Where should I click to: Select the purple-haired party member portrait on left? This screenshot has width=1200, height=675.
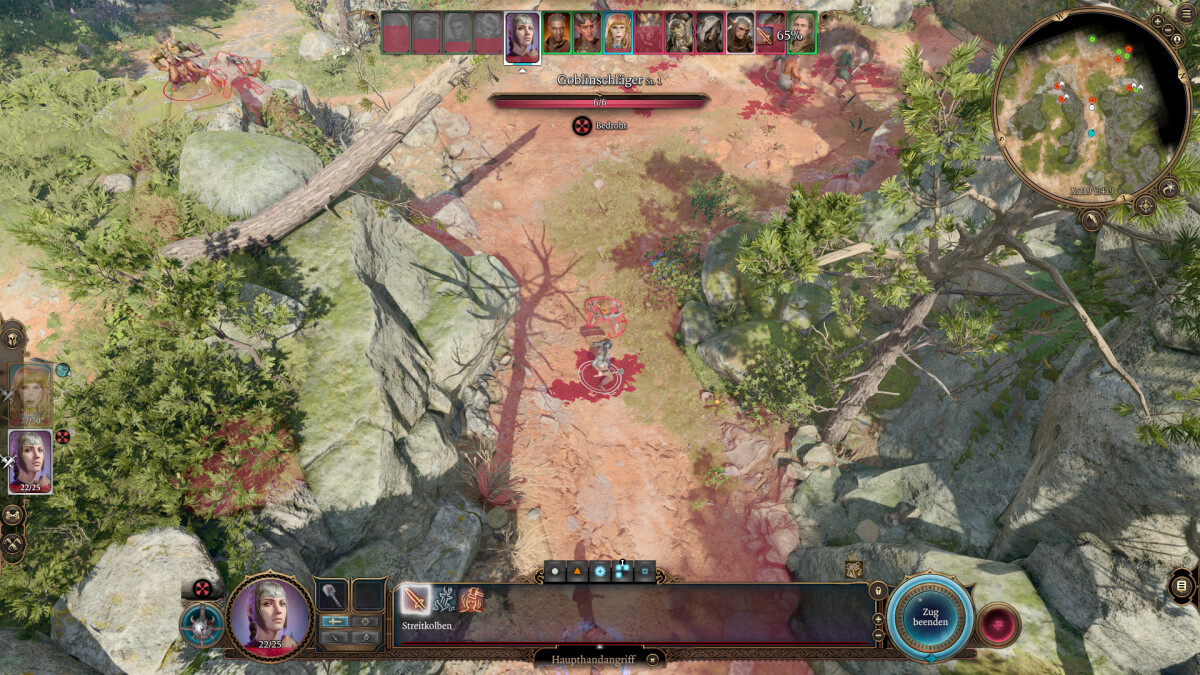(30, 461)
